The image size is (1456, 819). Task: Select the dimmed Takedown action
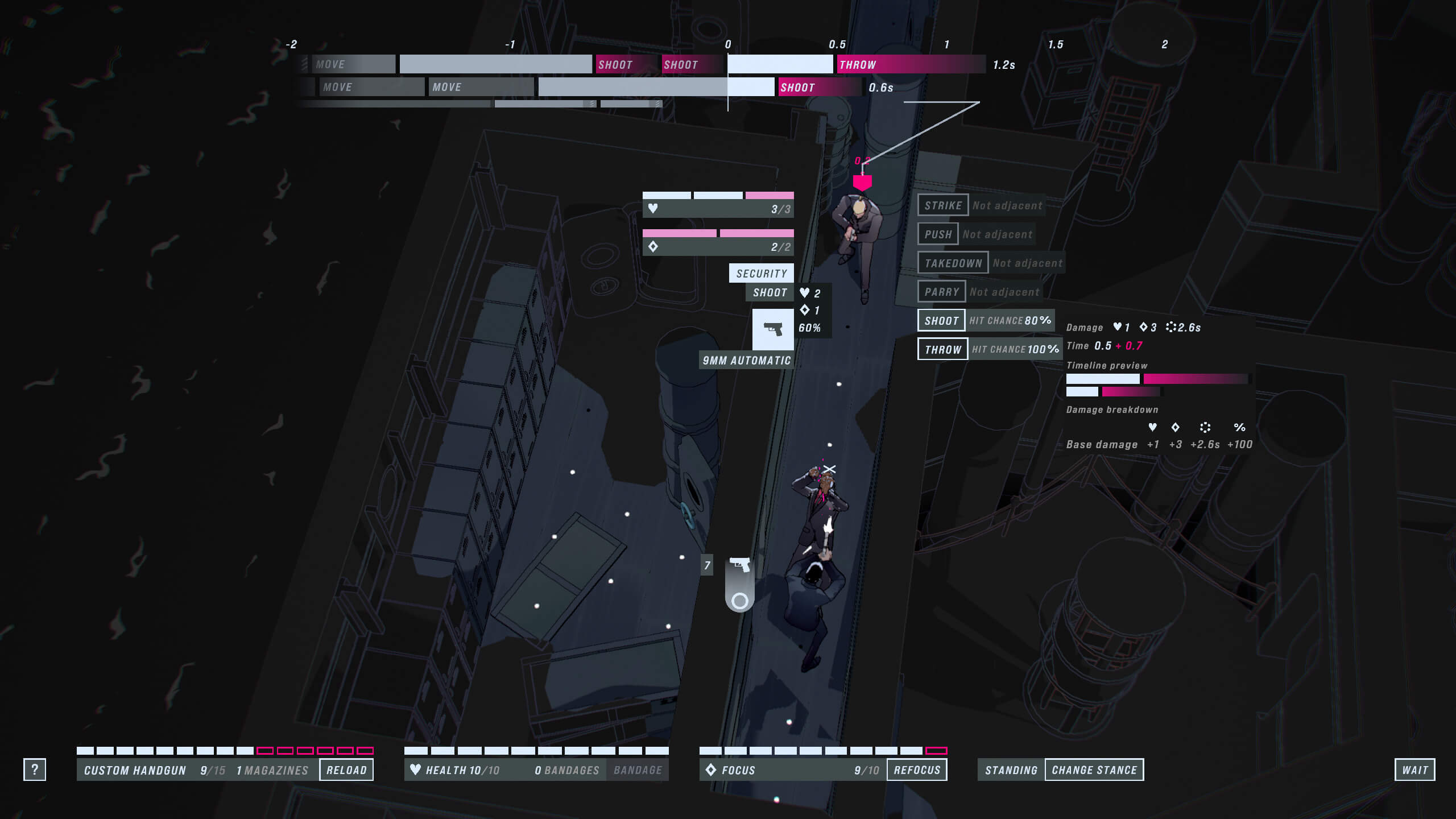point(953,263)
